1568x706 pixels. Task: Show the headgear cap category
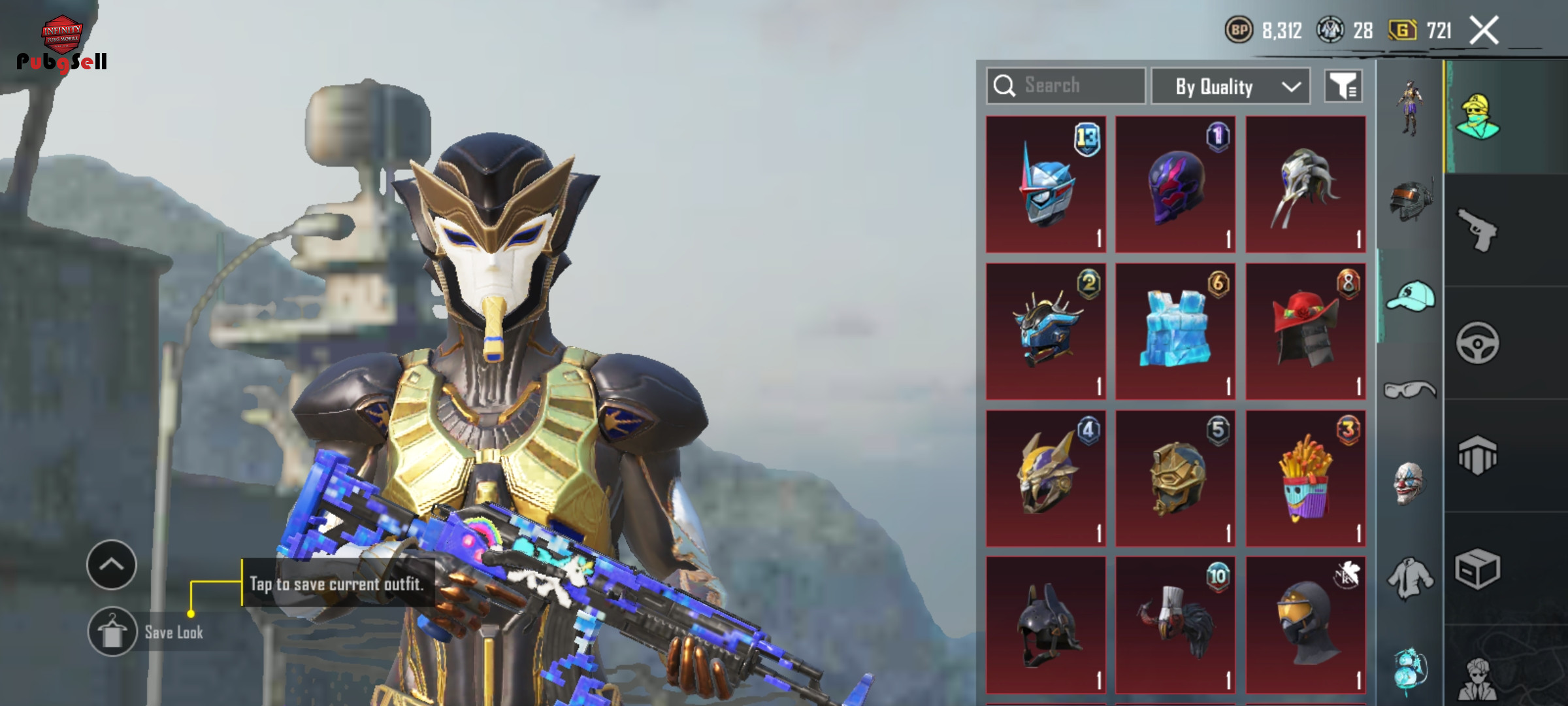click(x=1411, y=296)
